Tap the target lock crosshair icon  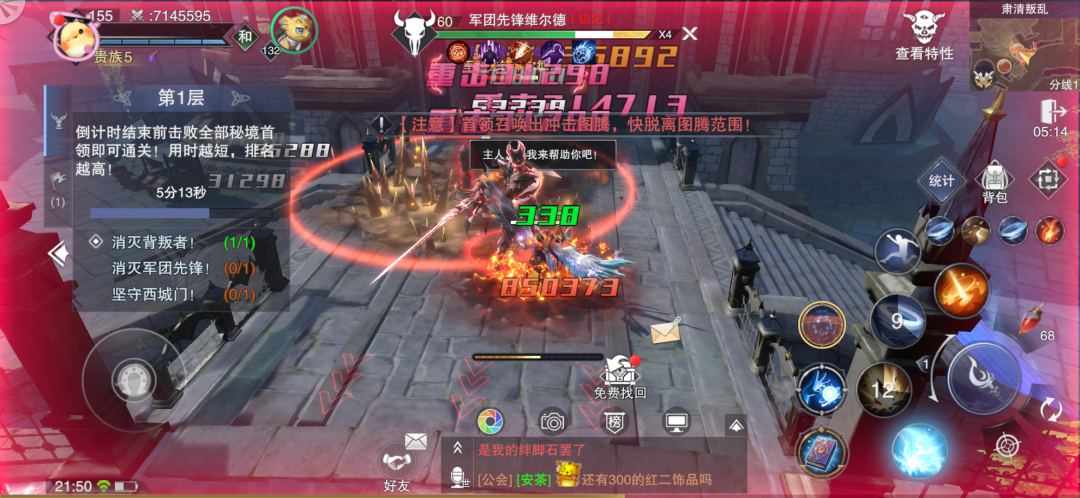click(x=1007, y=447)
